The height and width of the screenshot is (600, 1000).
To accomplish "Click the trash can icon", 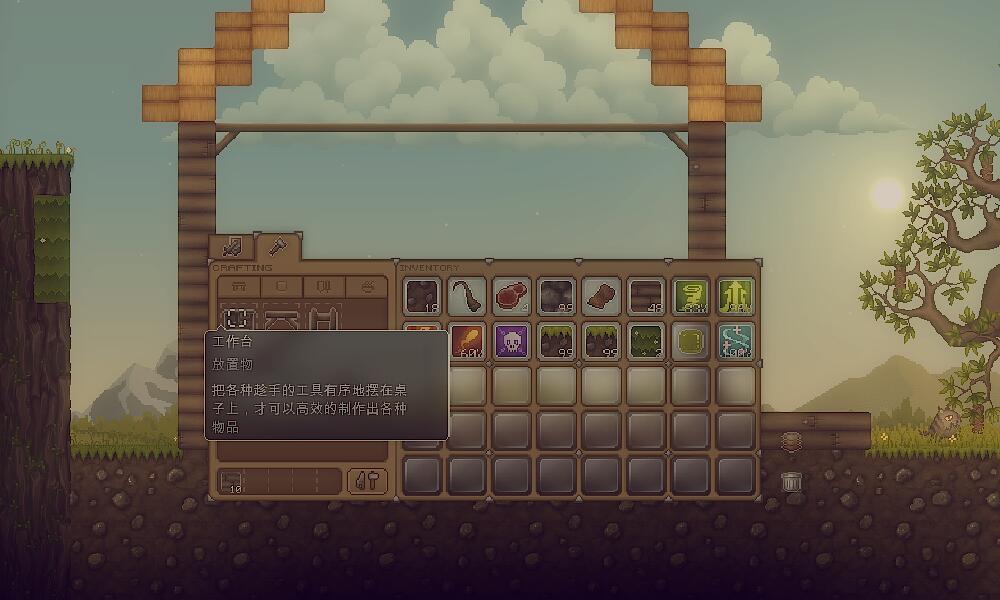I will tap(791, 481).
